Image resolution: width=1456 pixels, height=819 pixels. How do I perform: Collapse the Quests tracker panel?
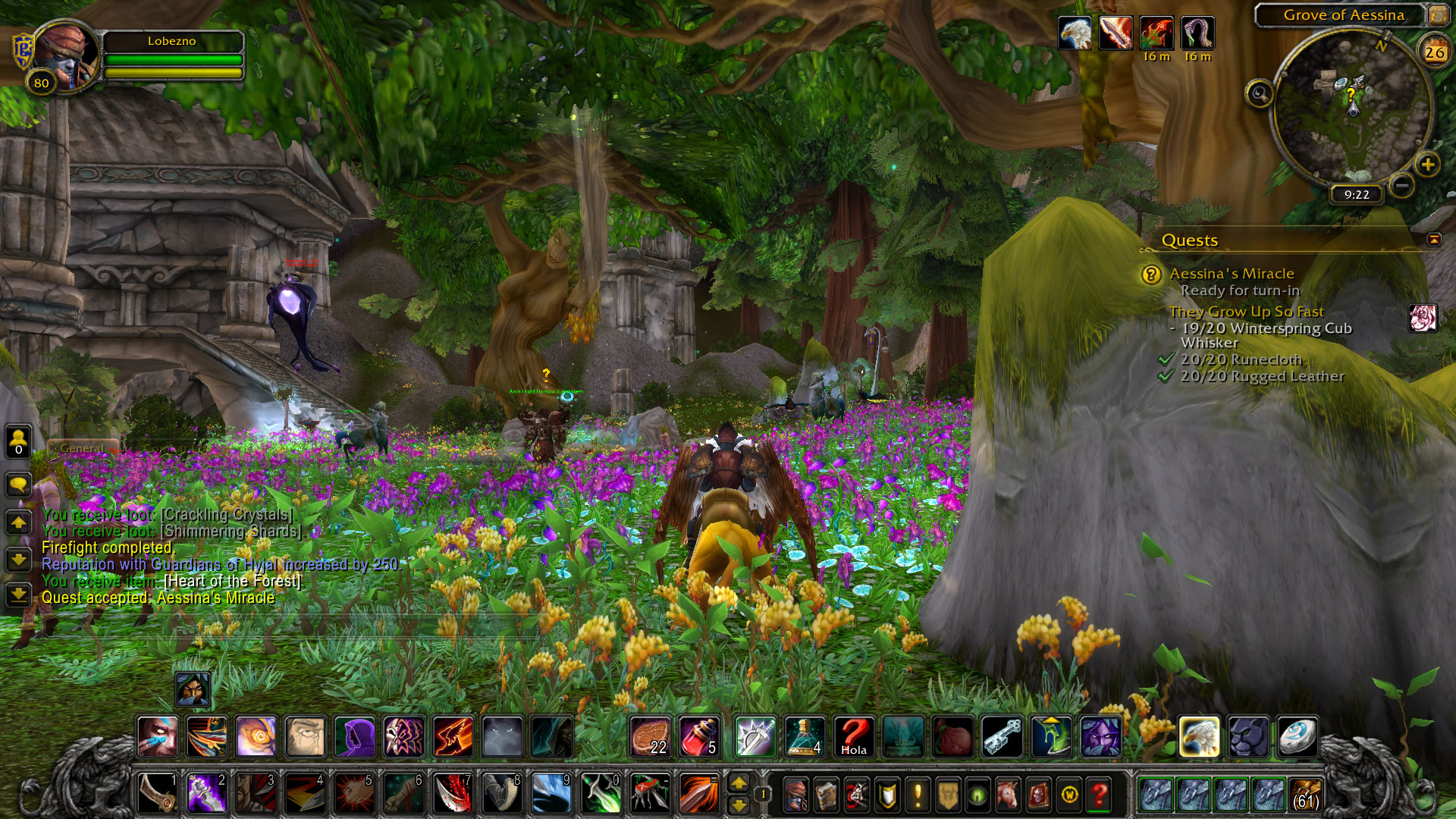click(x=1434, y=240)
